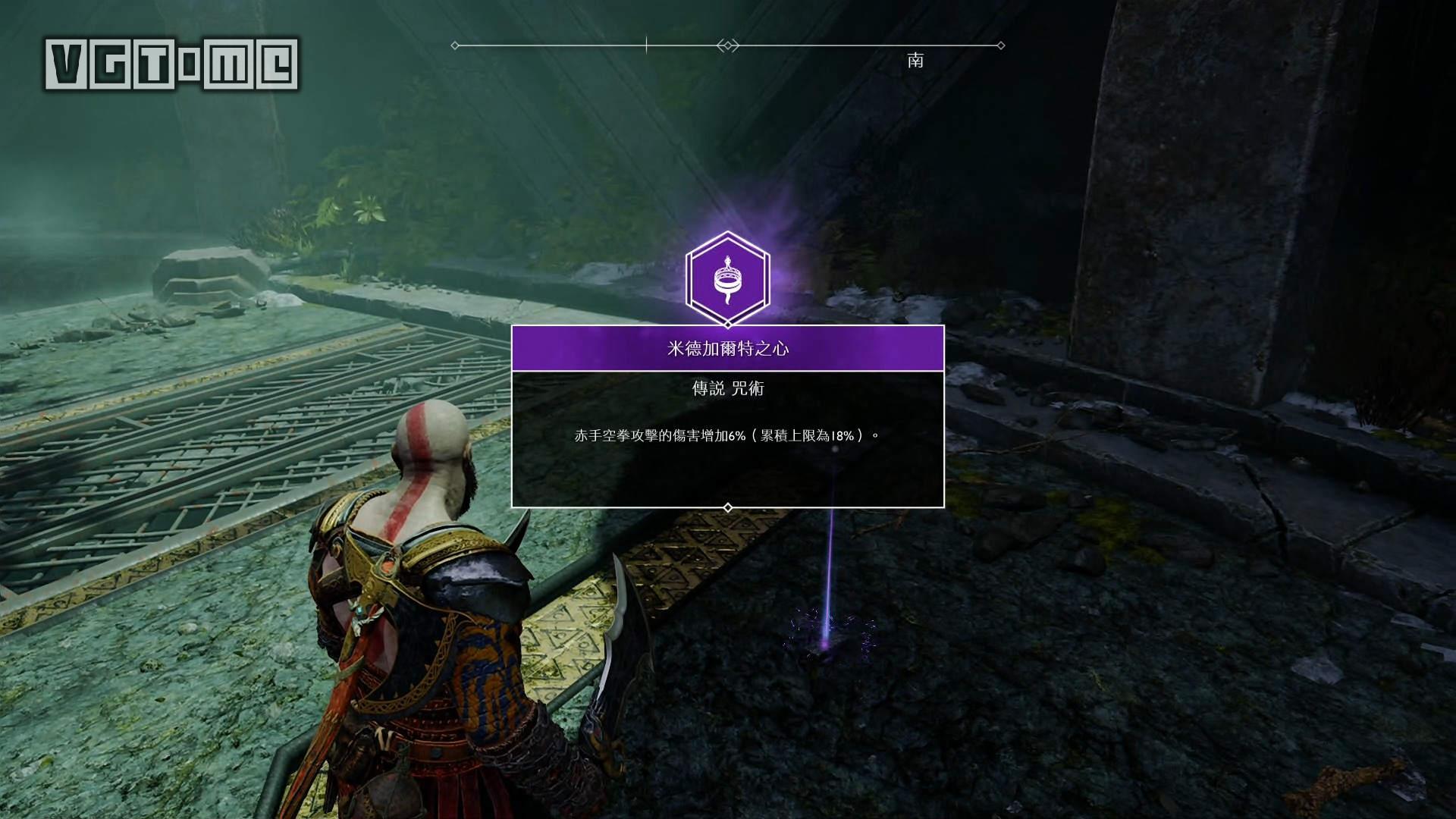
Task: Collapse the enchantment info popup
Action: [728, 417]
